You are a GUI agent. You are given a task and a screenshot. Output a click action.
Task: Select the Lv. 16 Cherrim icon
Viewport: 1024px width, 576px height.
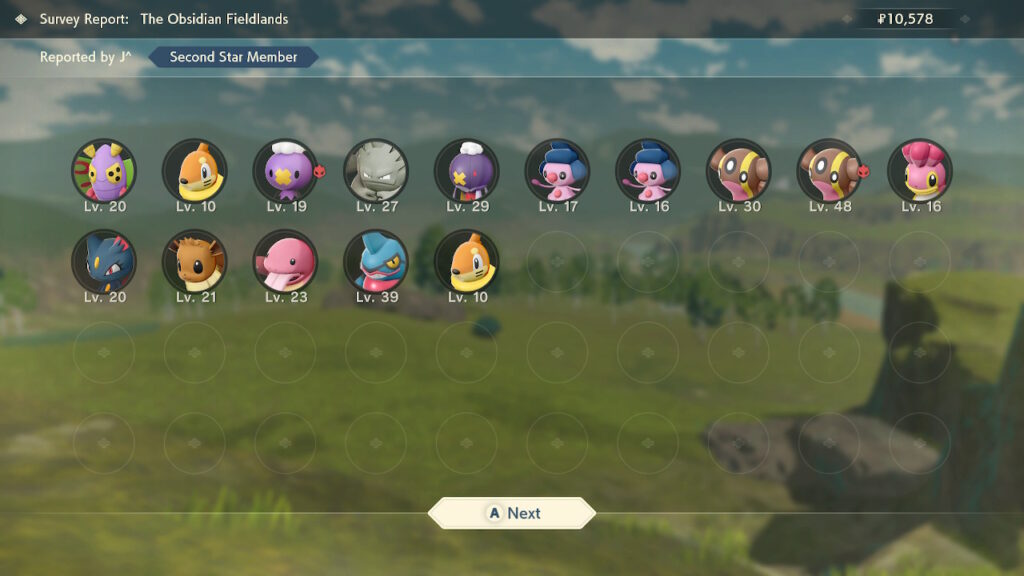point(920,170)
